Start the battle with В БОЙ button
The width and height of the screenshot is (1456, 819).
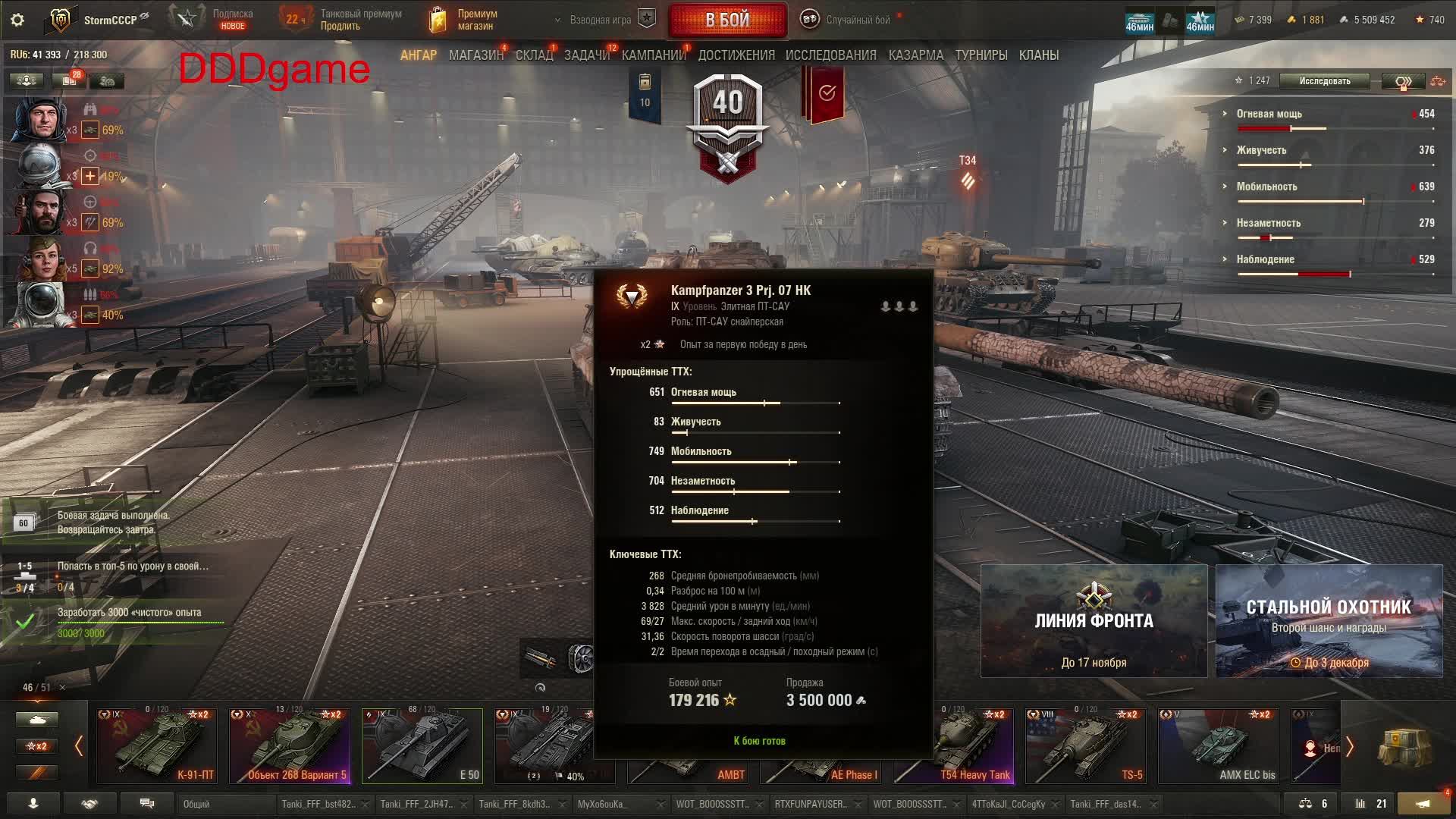point(726,20)
